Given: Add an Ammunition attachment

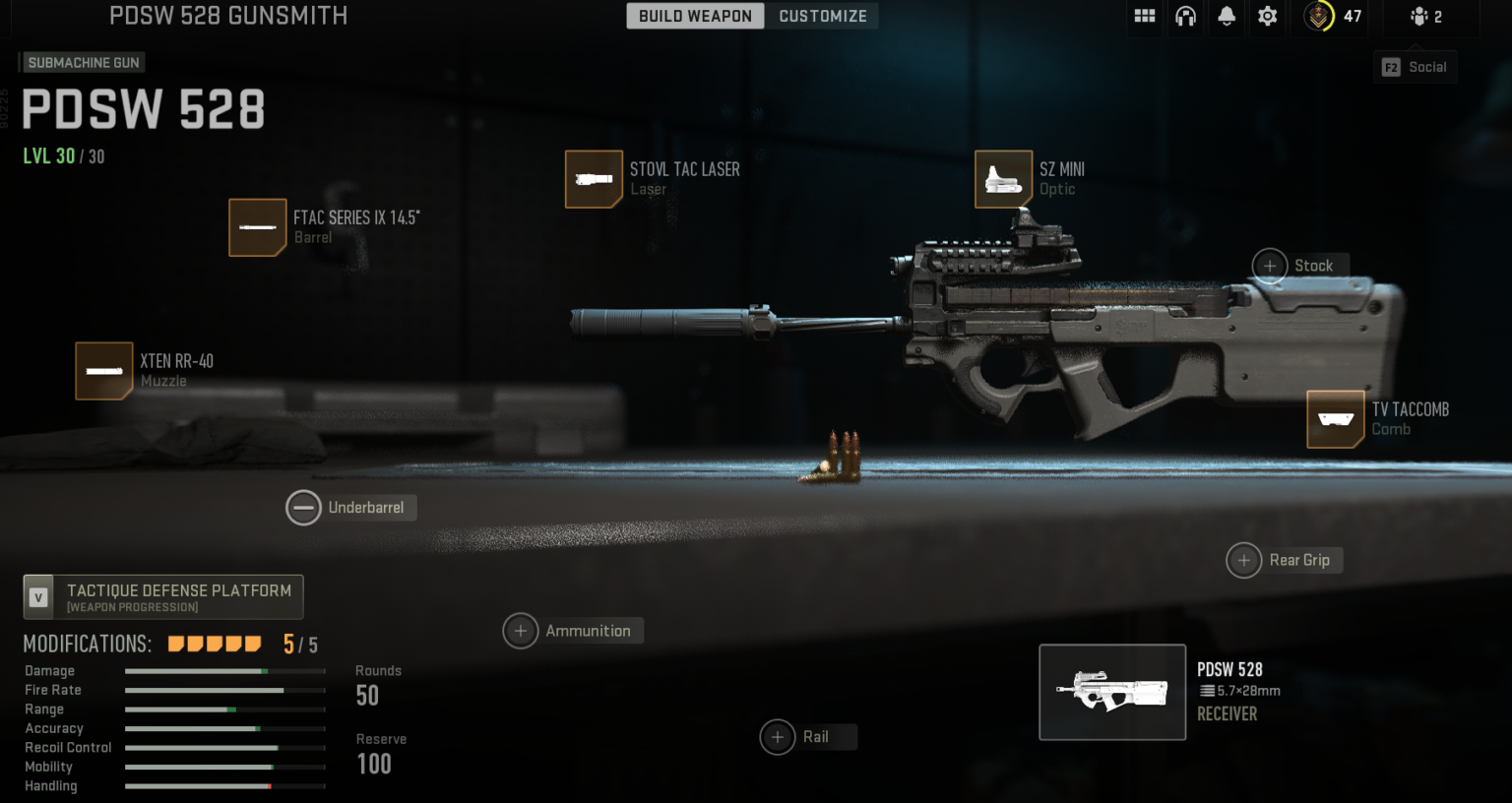Looking at the screenshot, I should [x=521, y=631].
